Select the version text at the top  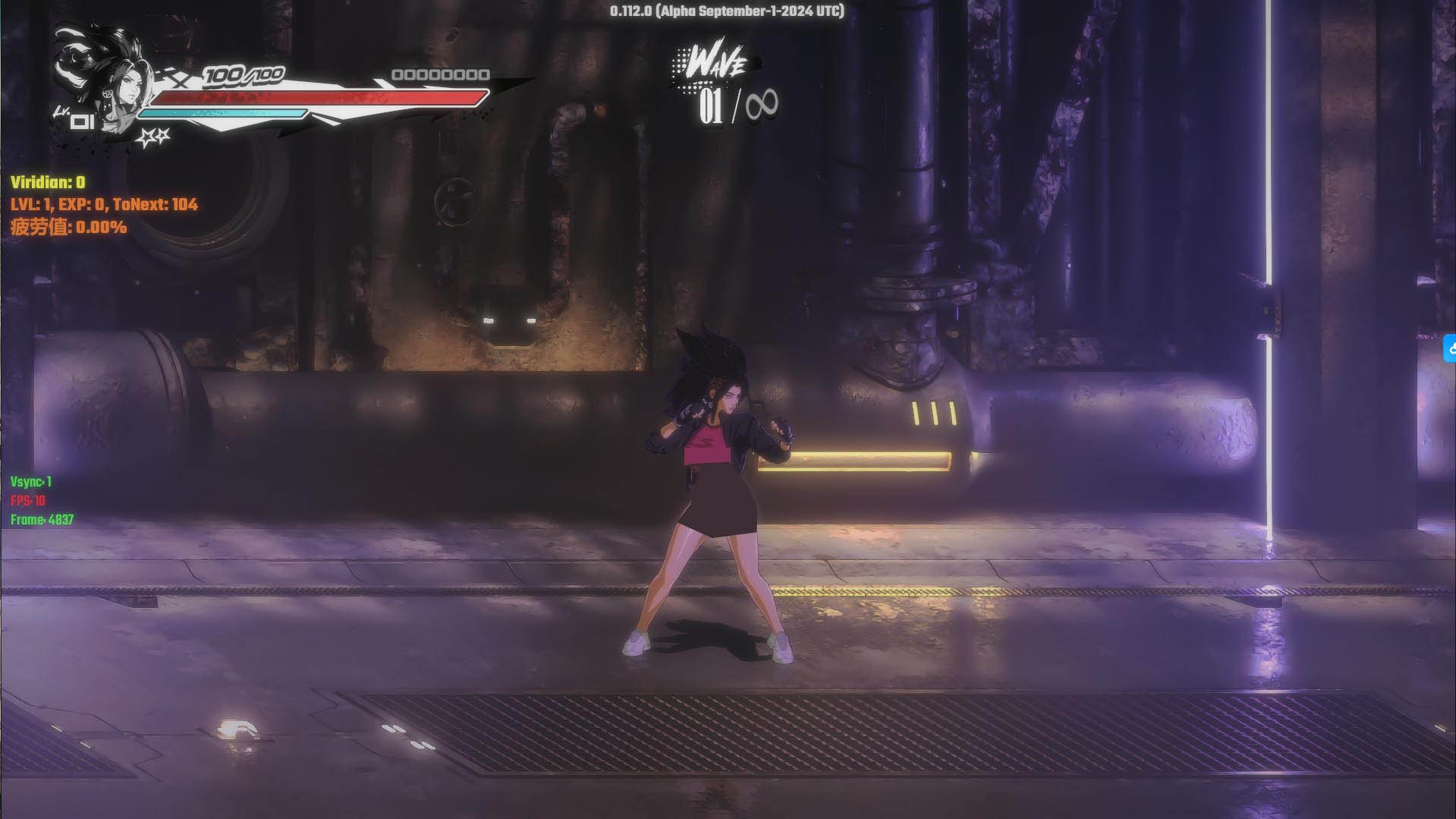pos(726,11)
